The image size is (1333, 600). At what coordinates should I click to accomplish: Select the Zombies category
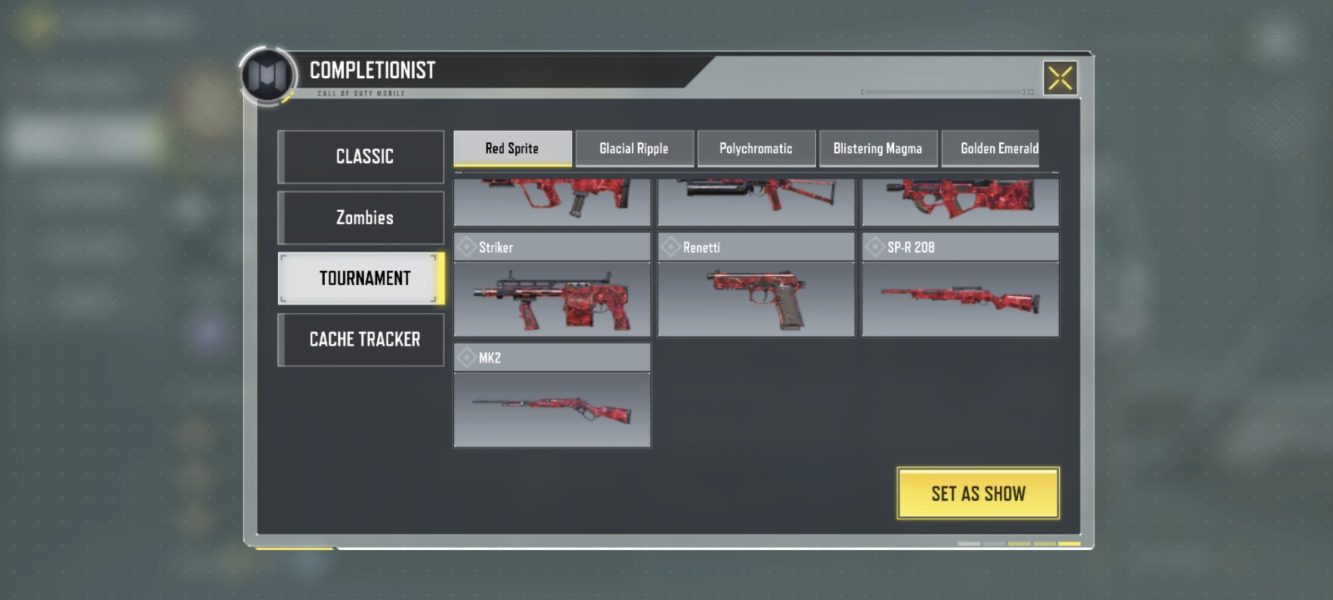click(x=362, y=218)
